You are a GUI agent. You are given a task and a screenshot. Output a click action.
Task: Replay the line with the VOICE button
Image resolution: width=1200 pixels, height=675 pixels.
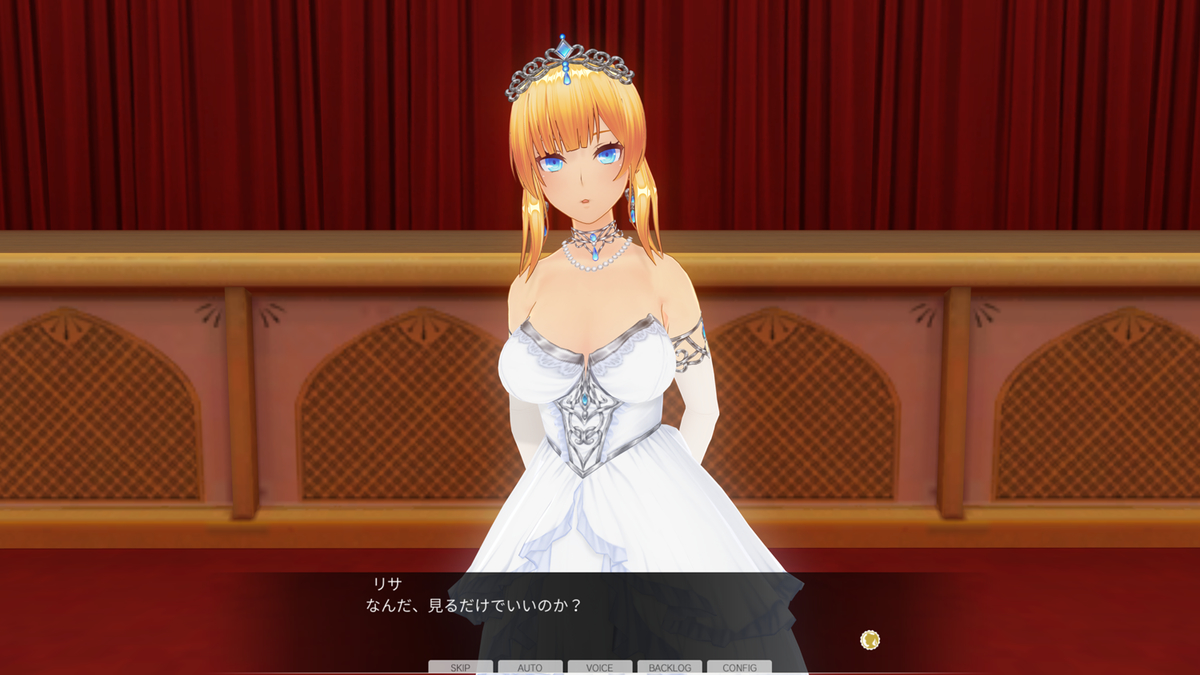point(600,667)
